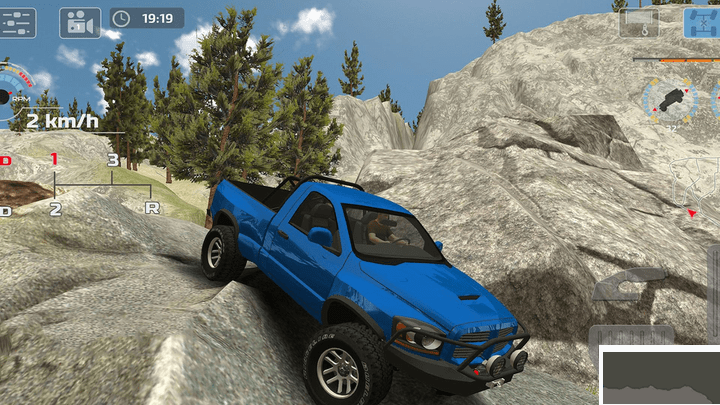Activate the winch hook button
The width and height of the screenshot is (720, 405).
point(638,22)
